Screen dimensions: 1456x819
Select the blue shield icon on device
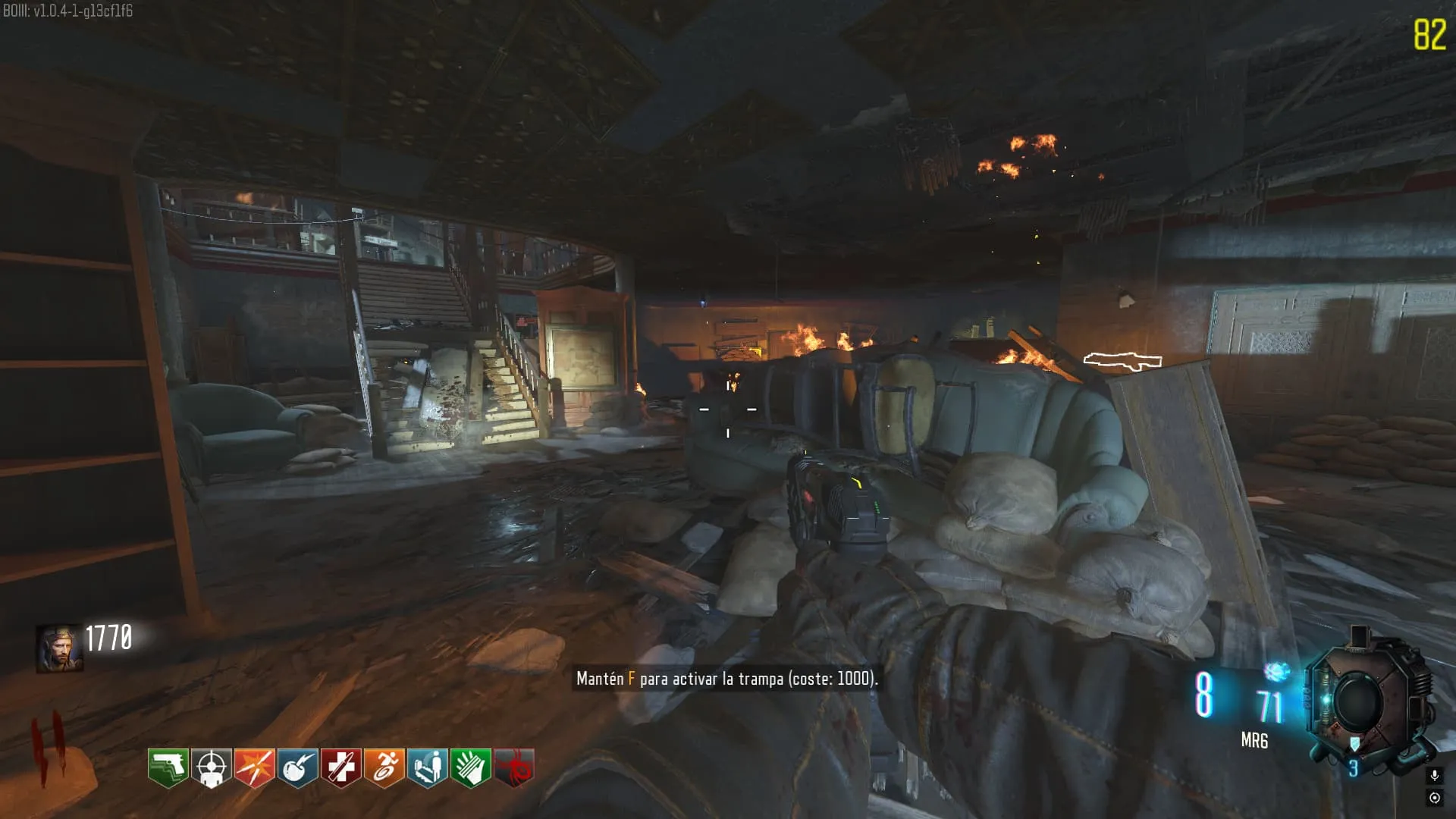pos(1354,744)
